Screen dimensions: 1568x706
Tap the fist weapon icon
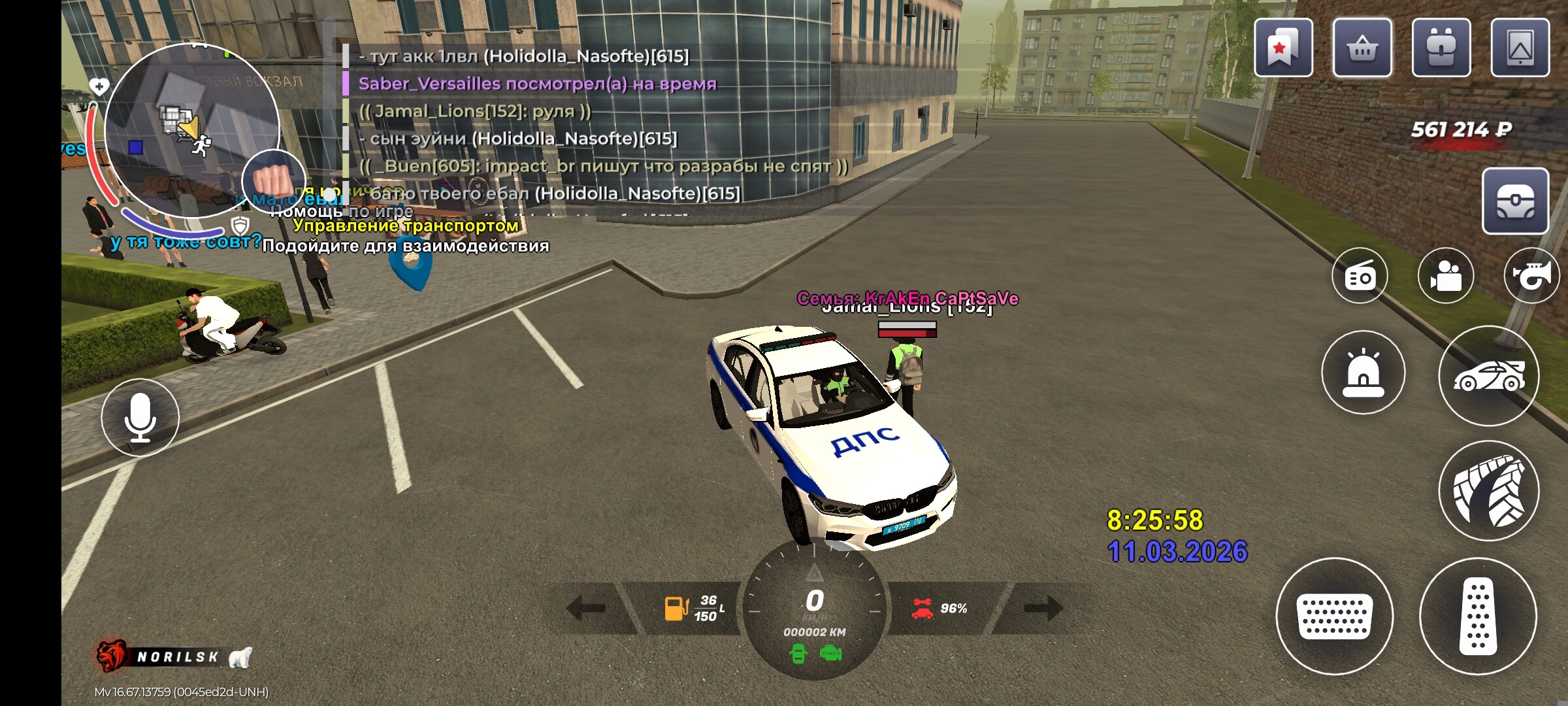tap(272, 180)
